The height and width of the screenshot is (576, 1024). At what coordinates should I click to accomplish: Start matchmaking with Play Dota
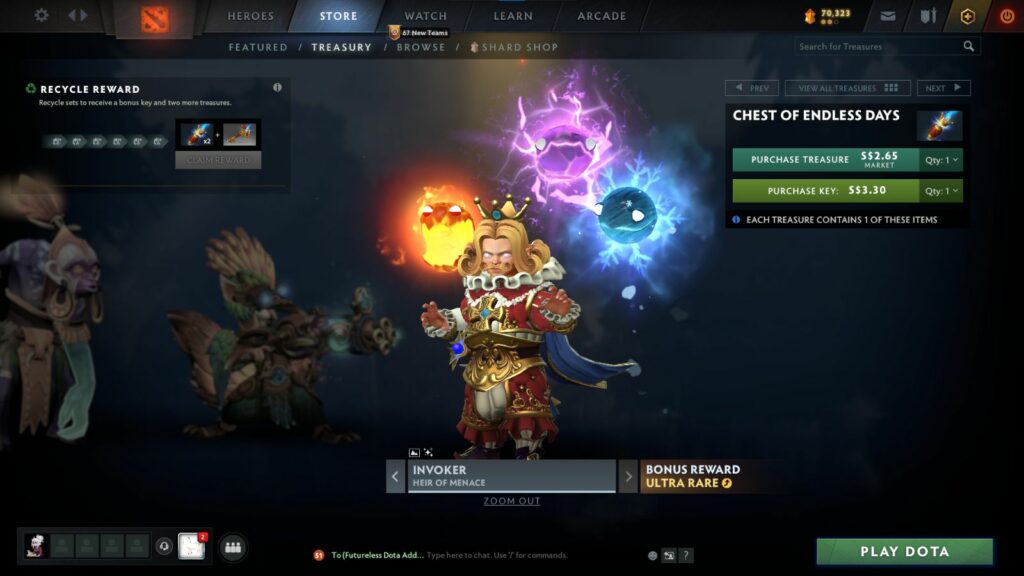pos(904,551)
